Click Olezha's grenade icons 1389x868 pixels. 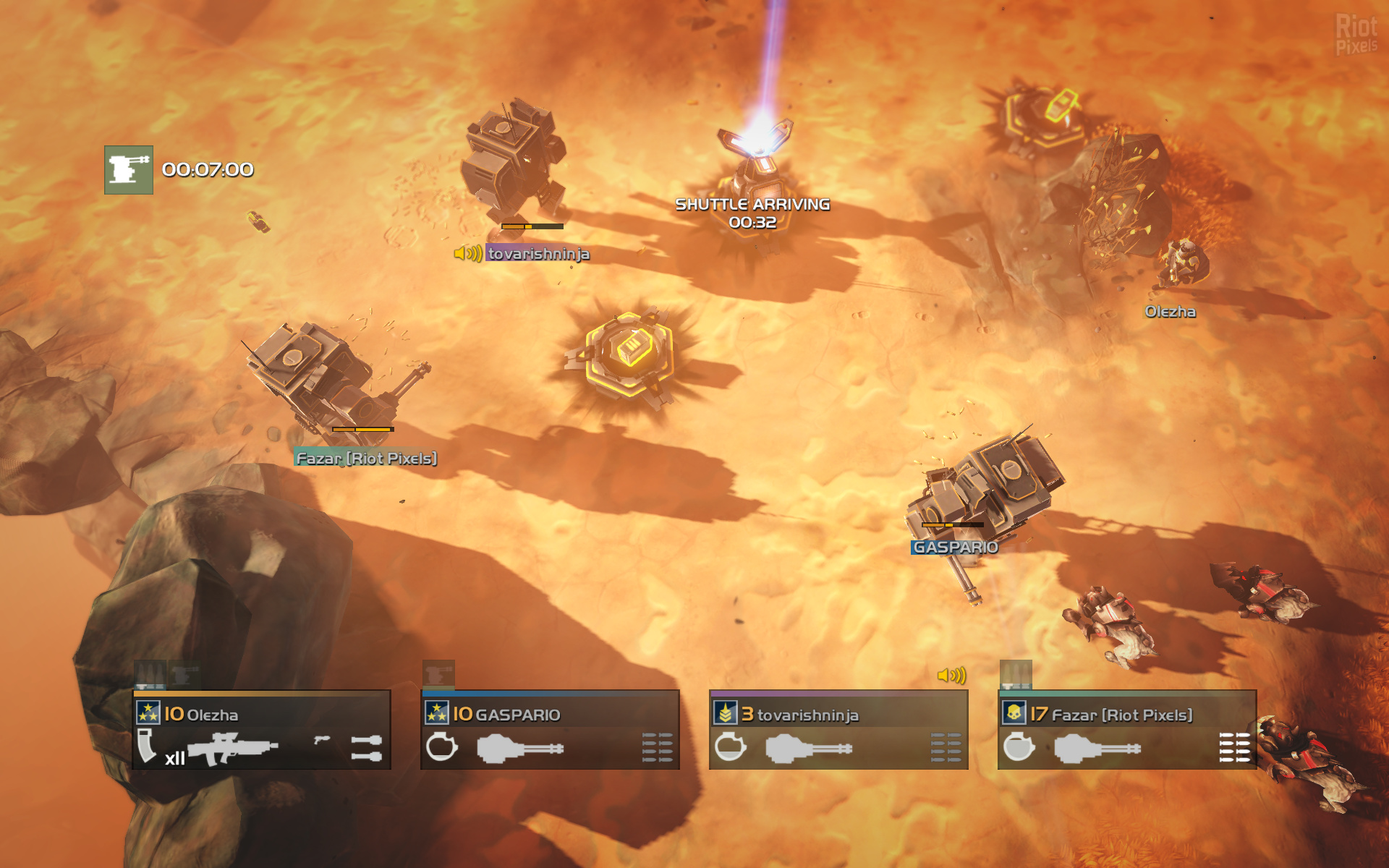[x=366, y=748]
